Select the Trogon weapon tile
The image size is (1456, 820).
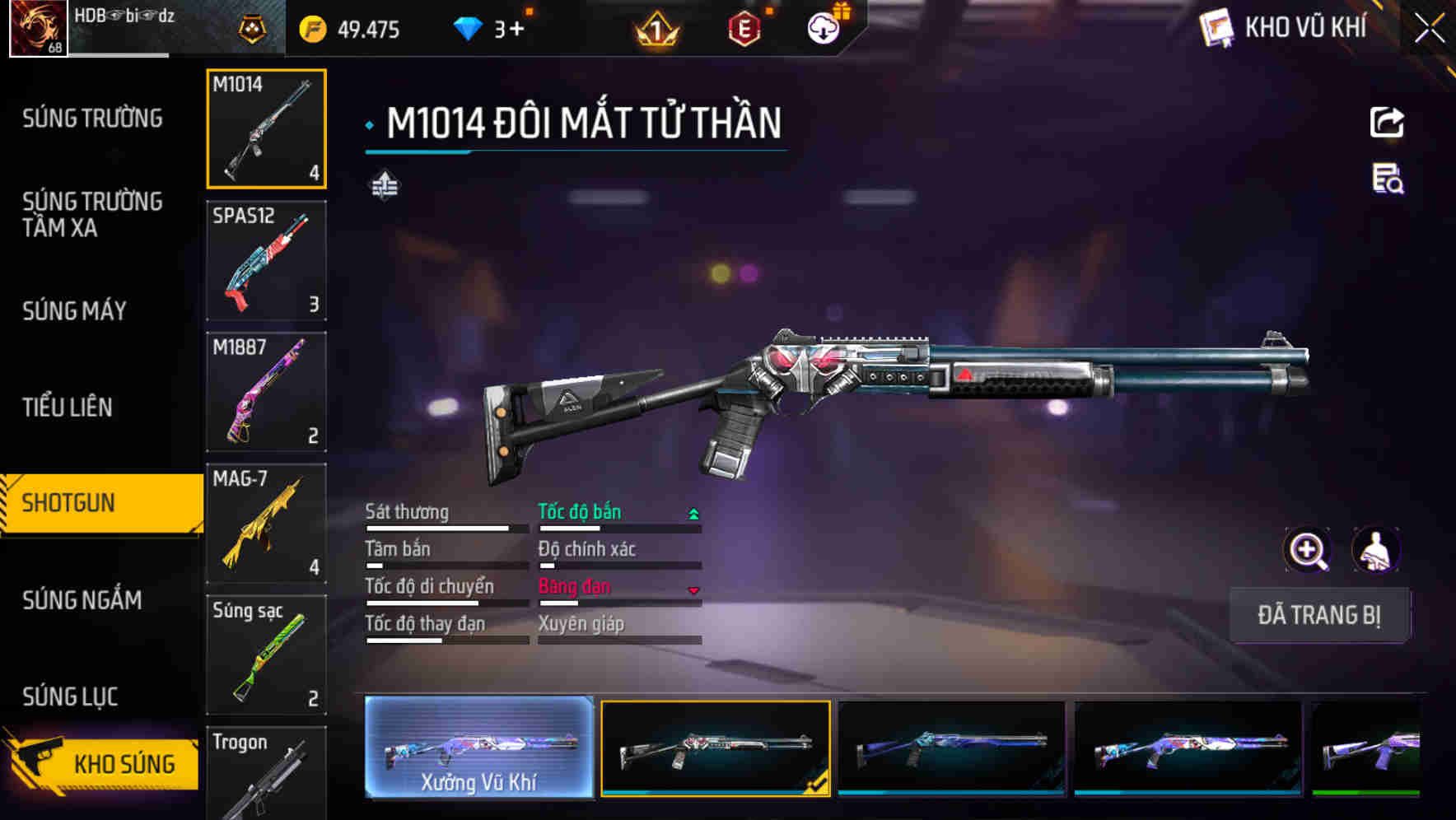tap(266, 774)
